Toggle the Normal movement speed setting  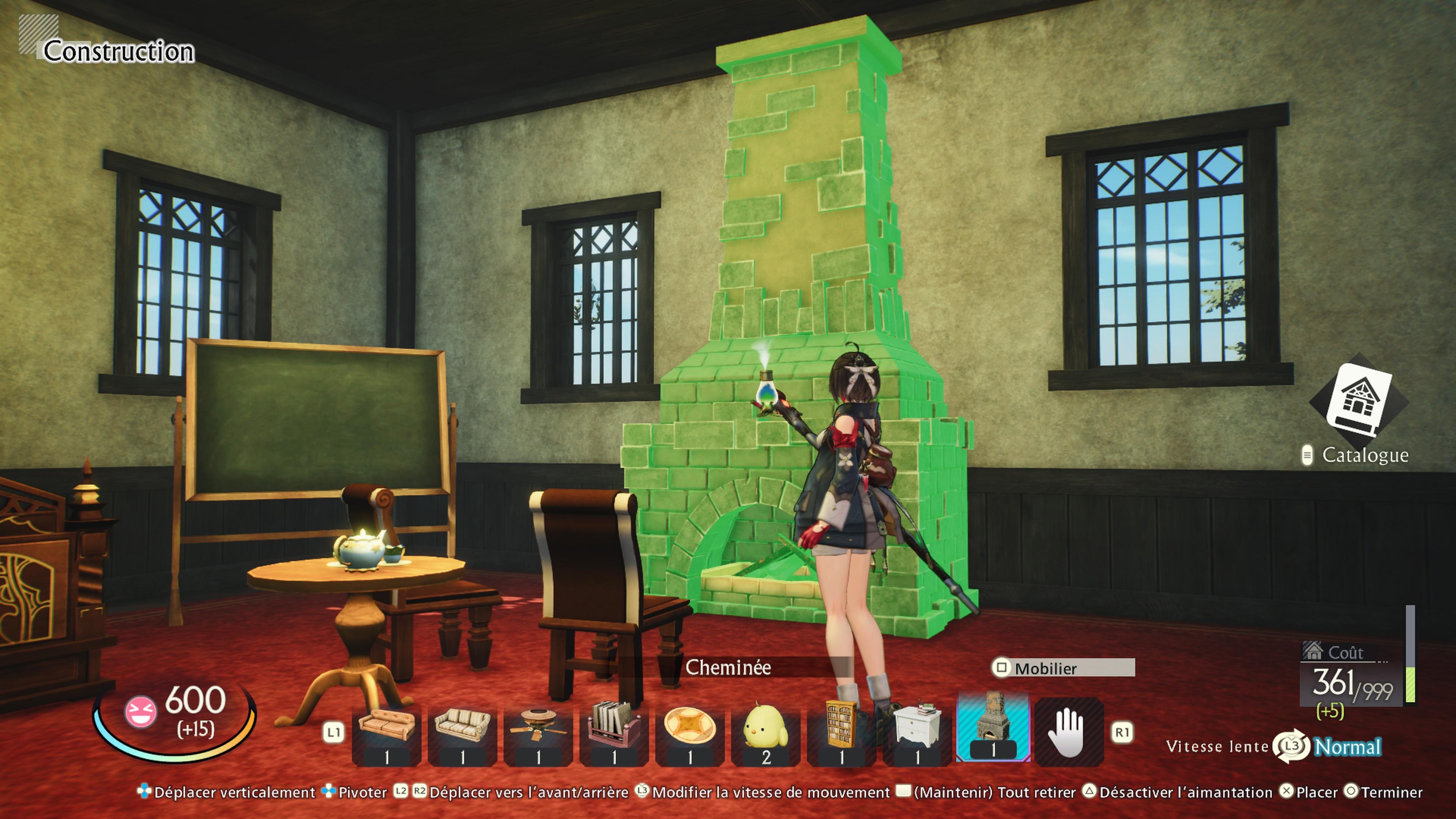pyautogui.click(x=1348, y=747)
